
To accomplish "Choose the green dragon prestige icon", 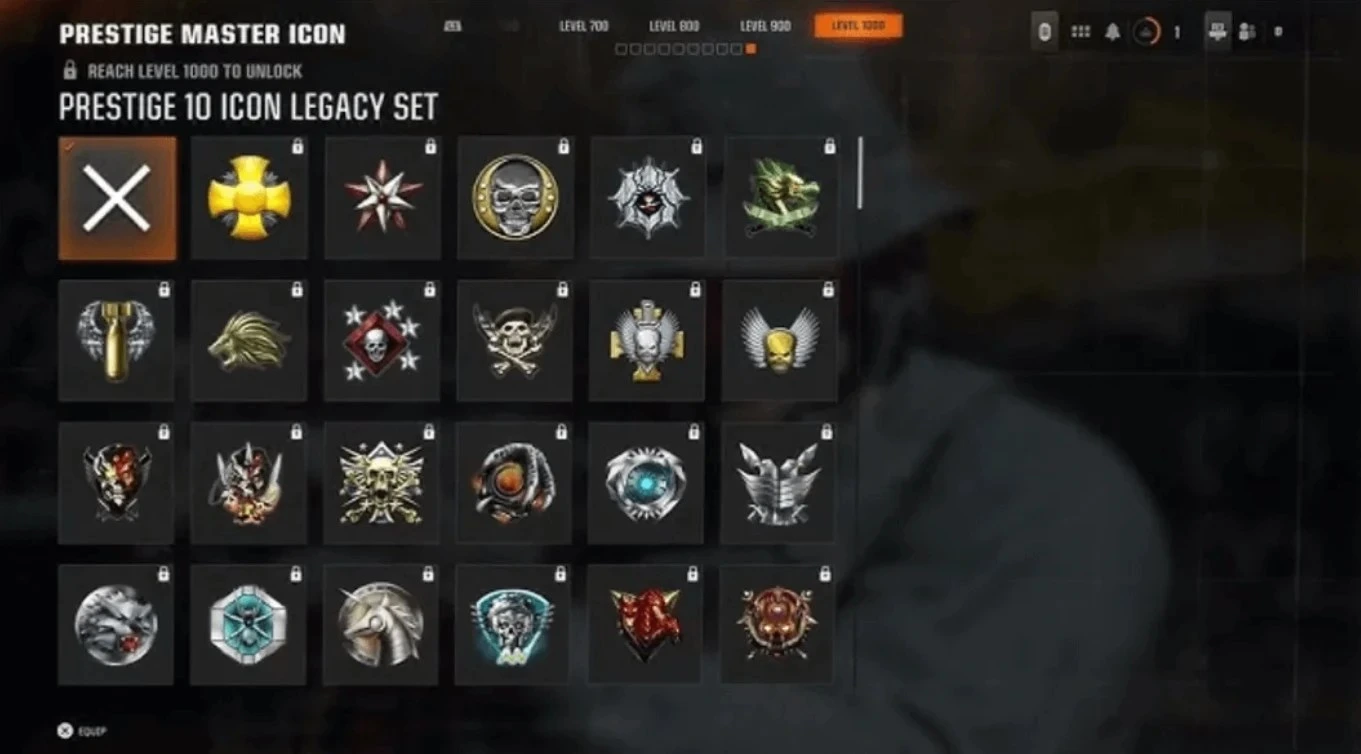I will click(x=781, y=198).
